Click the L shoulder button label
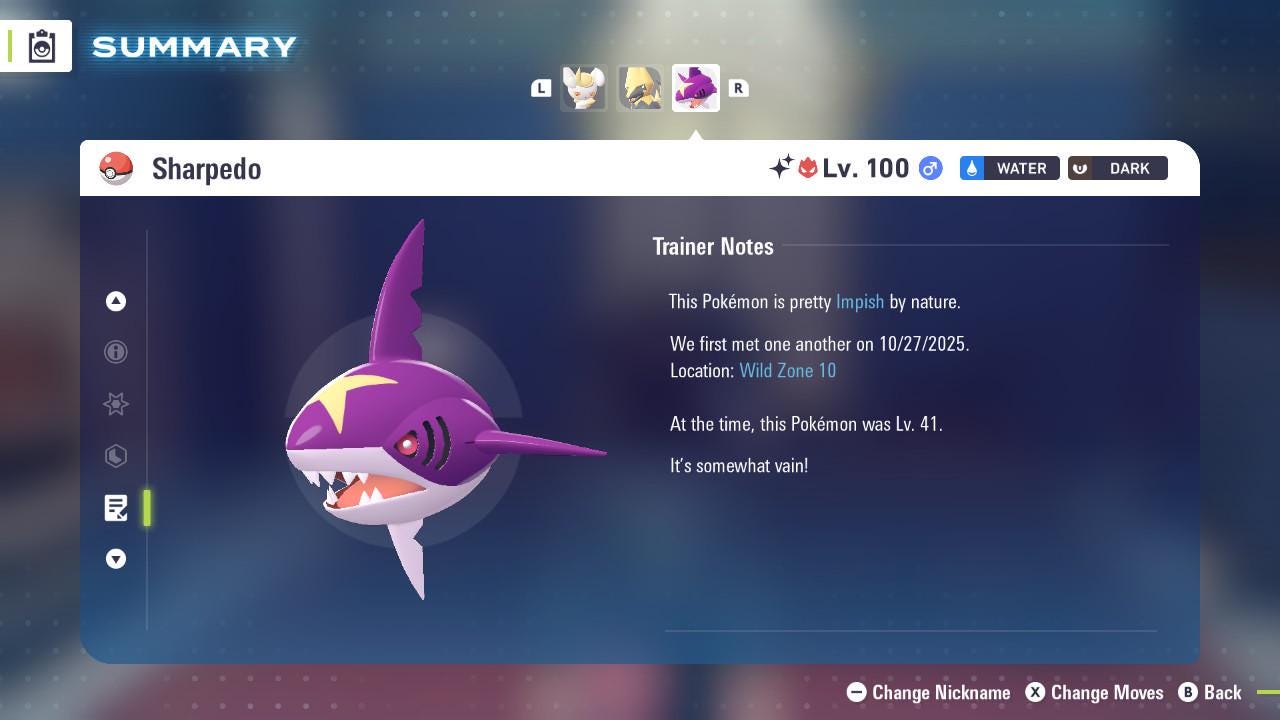1280x720 pixels. click(541, 88)
